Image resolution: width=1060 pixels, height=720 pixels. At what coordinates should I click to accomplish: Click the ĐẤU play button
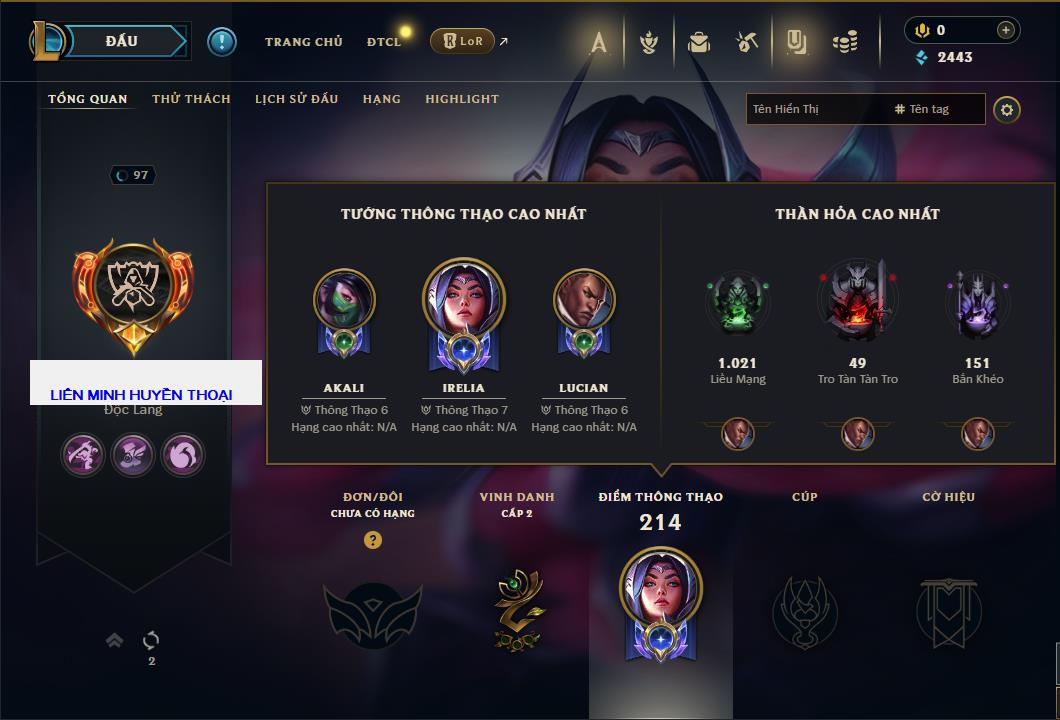(121, 41)
